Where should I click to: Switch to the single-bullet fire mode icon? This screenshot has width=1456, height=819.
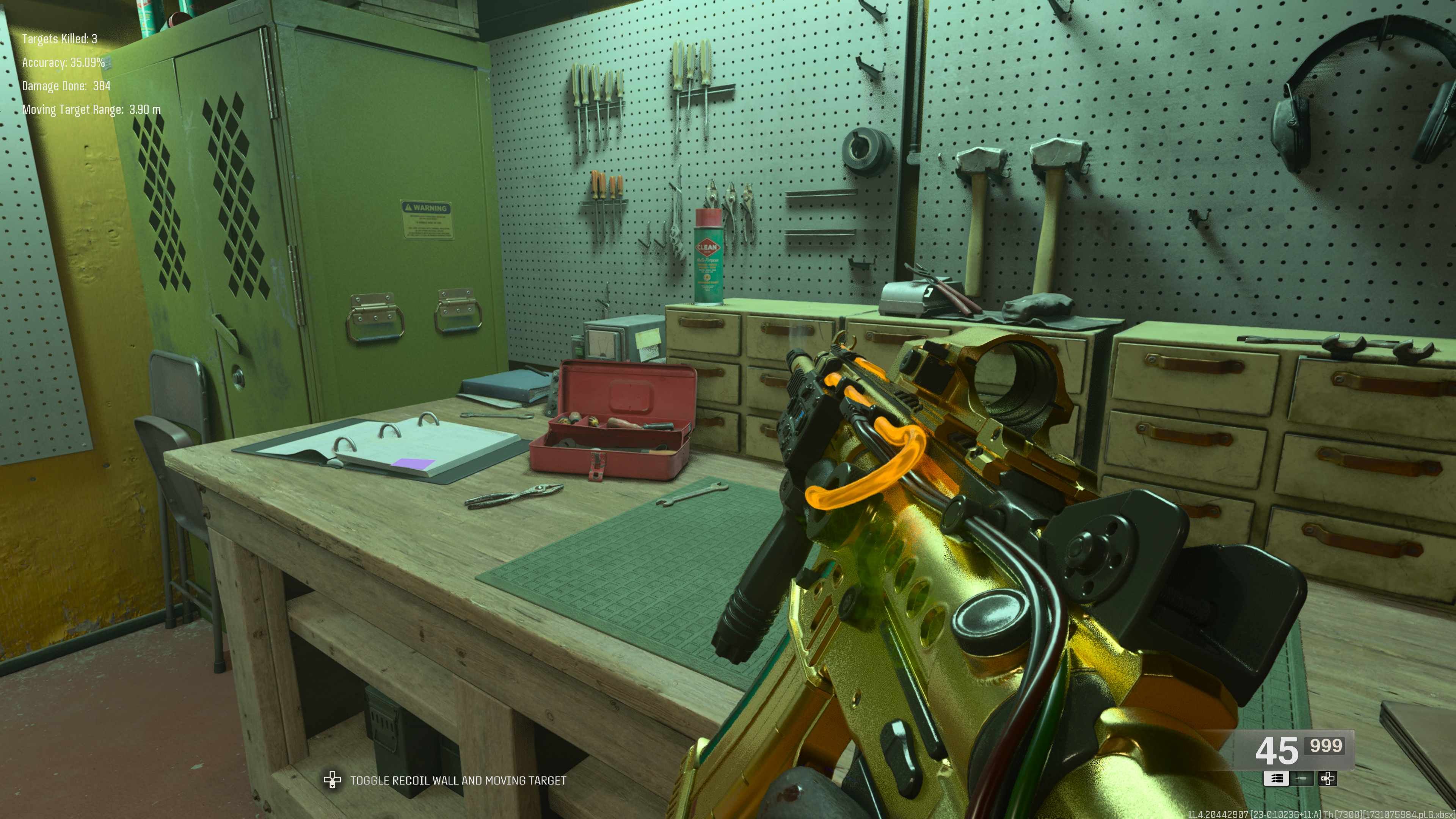(x=1302, y=779)
